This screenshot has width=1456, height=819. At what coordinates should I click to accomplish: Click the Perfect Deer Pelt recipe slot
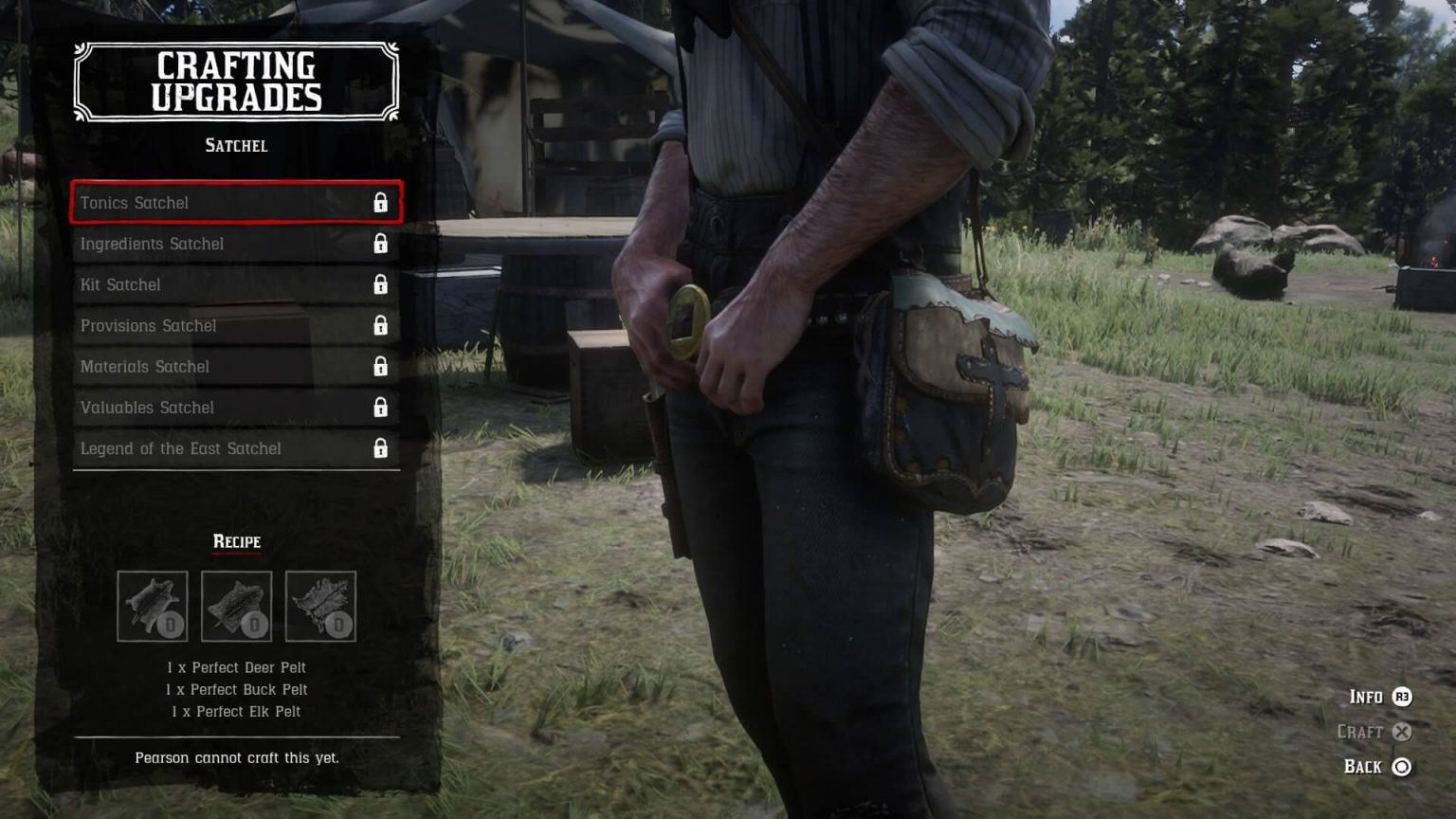click(153, 606)
